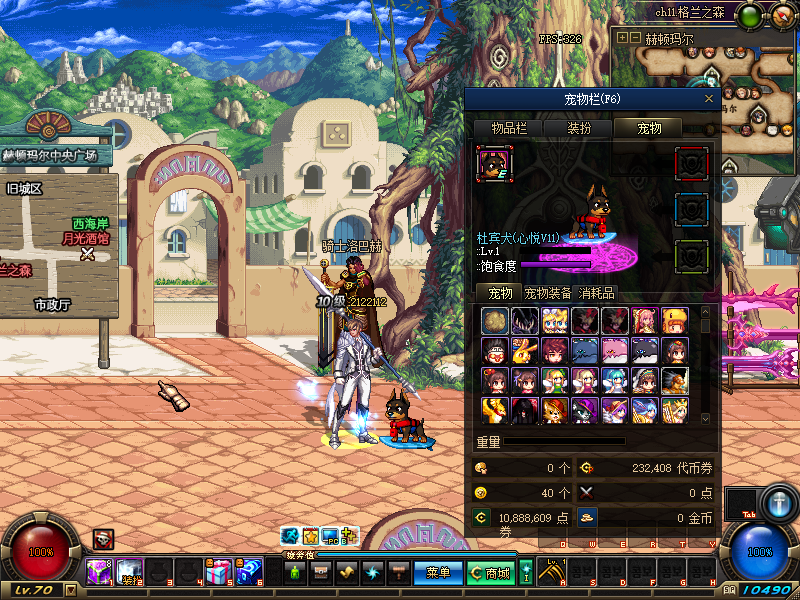Open the 装扮 costume tab
This screenshot has width=800, height=600.
(x=579, y=128)
